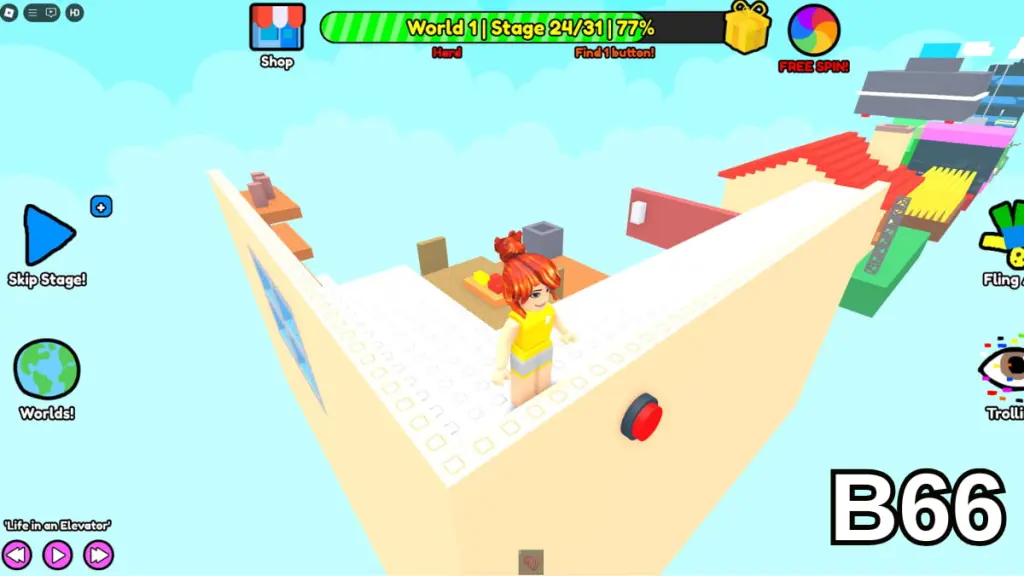Rewind to the previous music track
The image size is (1024, 576).
17,554
